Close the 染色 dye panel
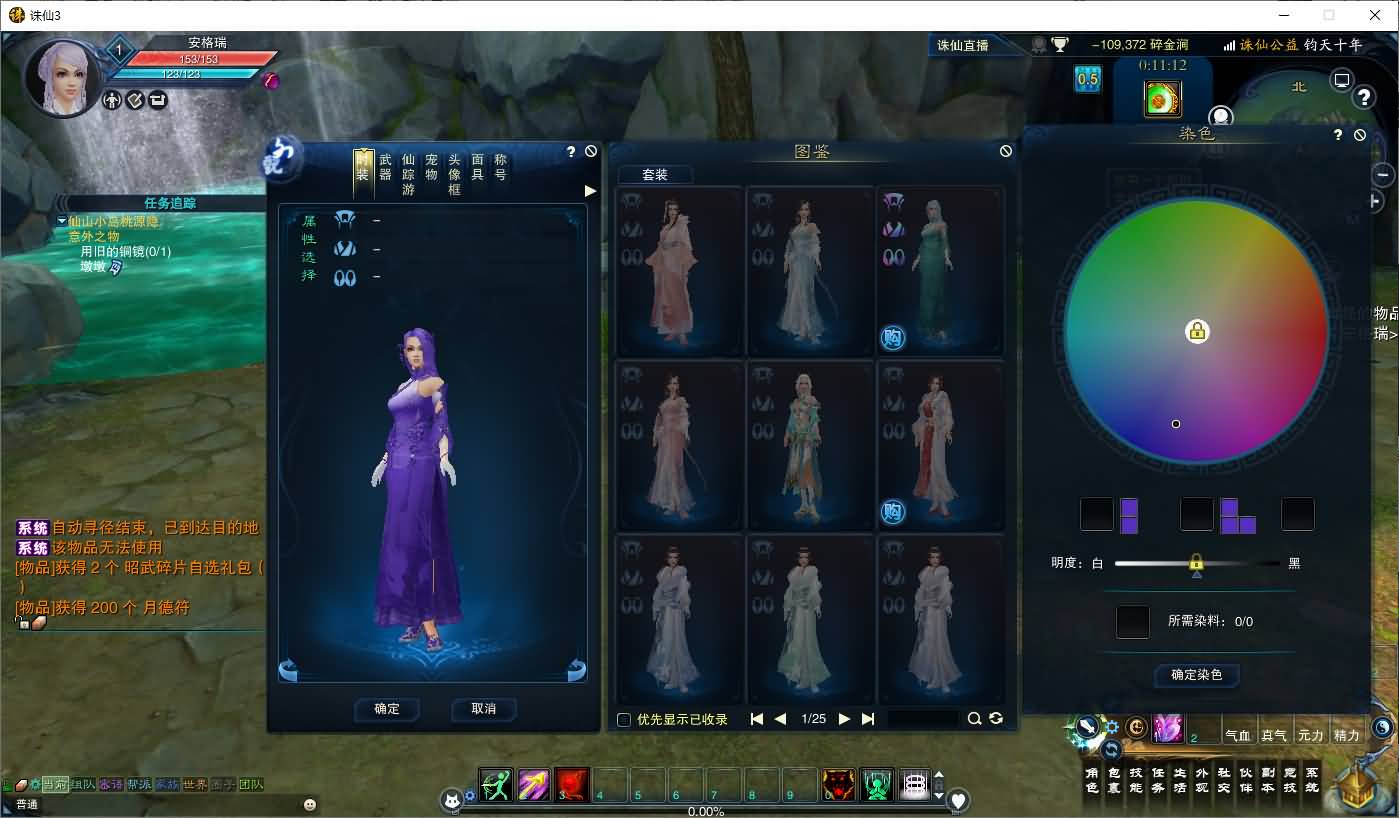The image size is (1399, 818). click(1360, 135)
